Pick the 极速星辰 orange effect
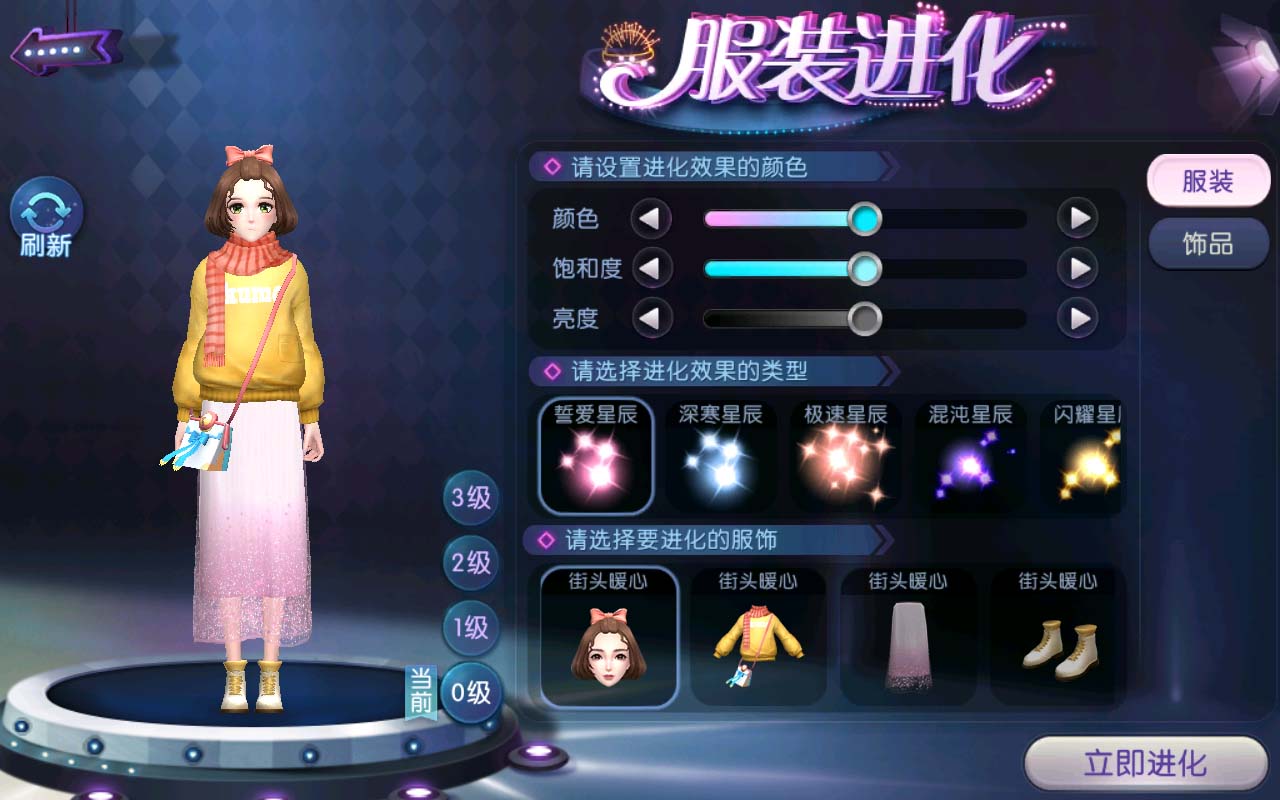 tap(845, 456)
